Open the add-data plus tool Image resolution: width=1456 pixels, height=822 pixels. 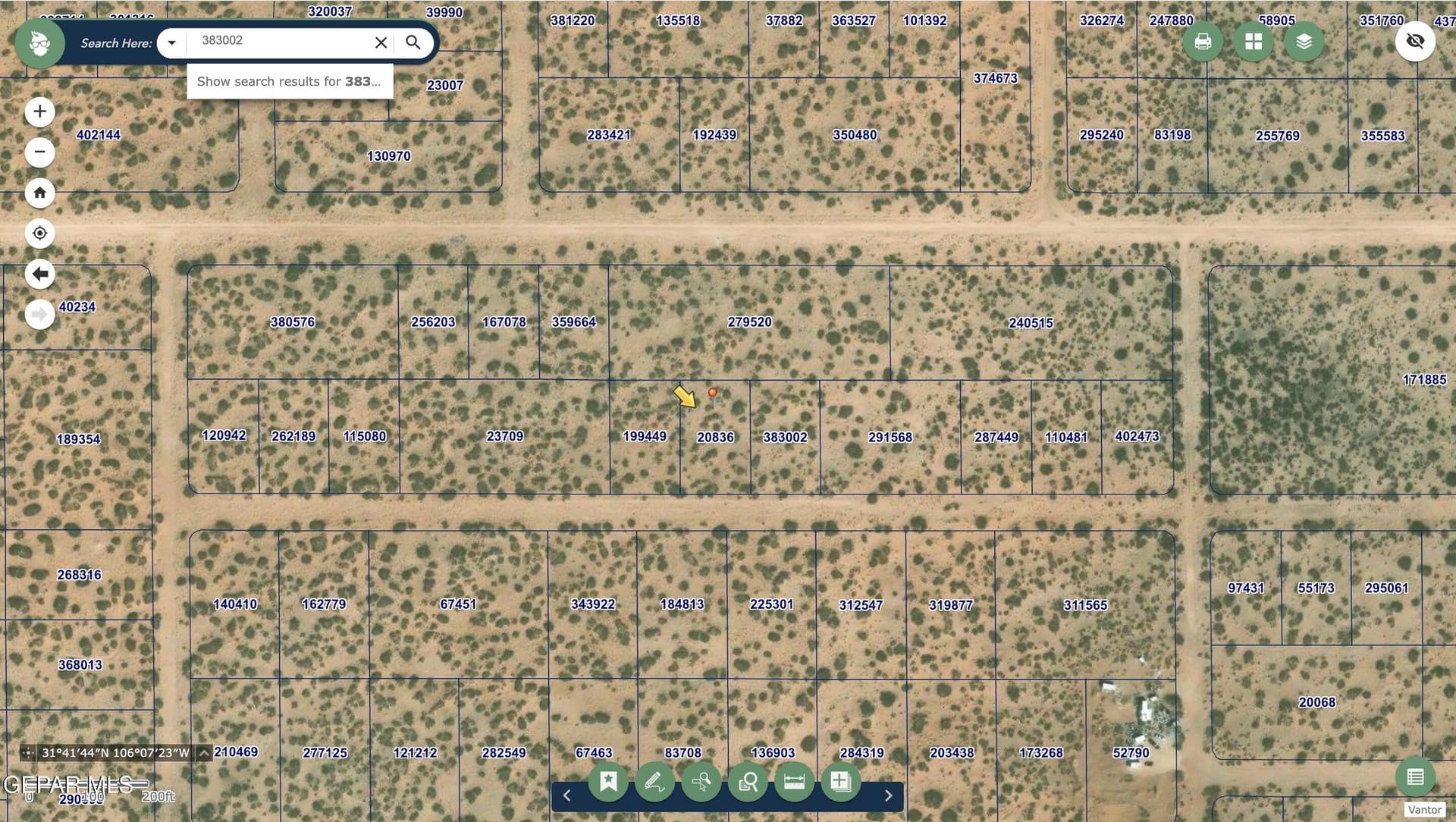(840, 781)
